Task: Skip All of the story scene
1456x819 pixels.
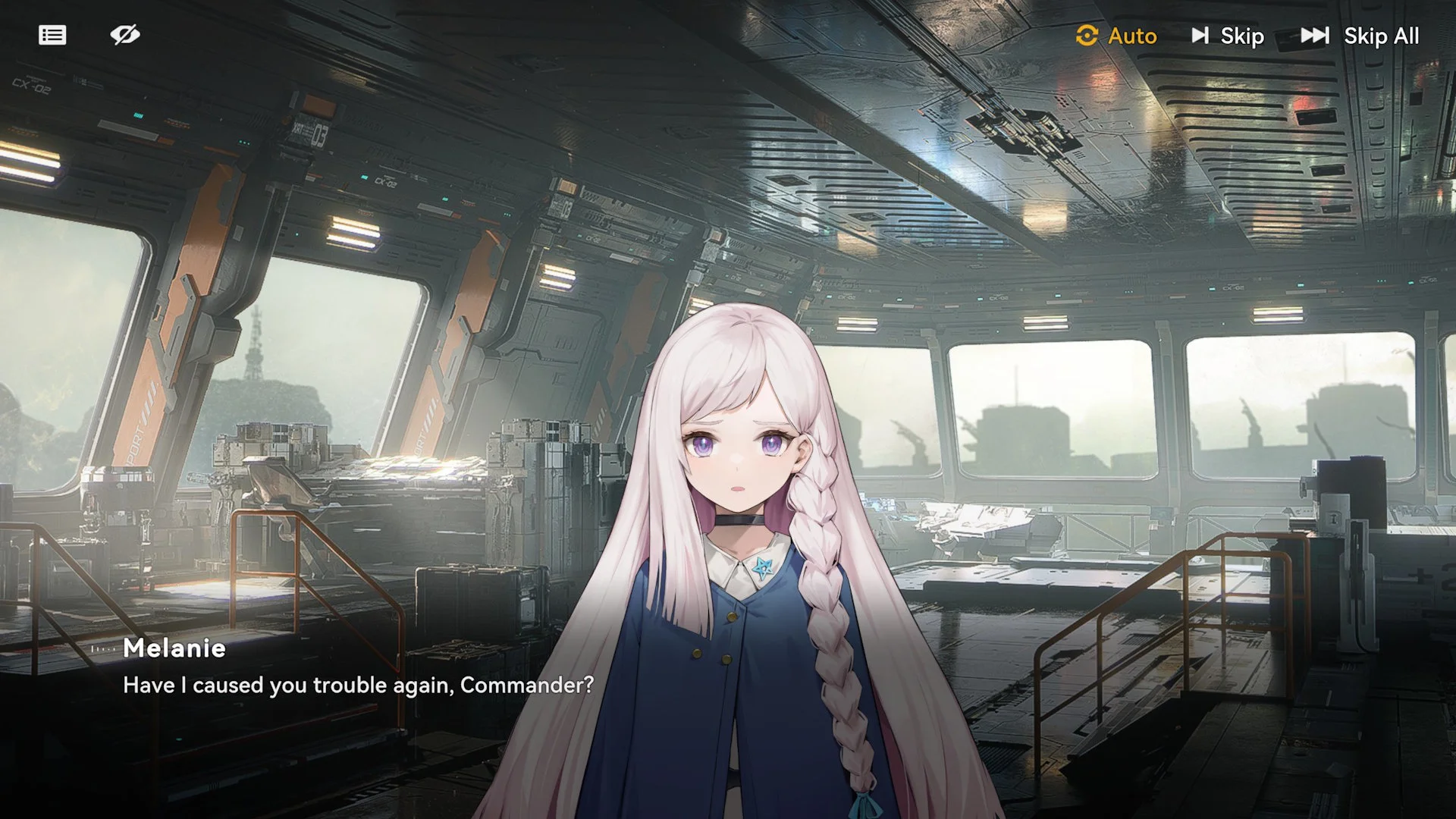Action: click(x=1360, y=36)
